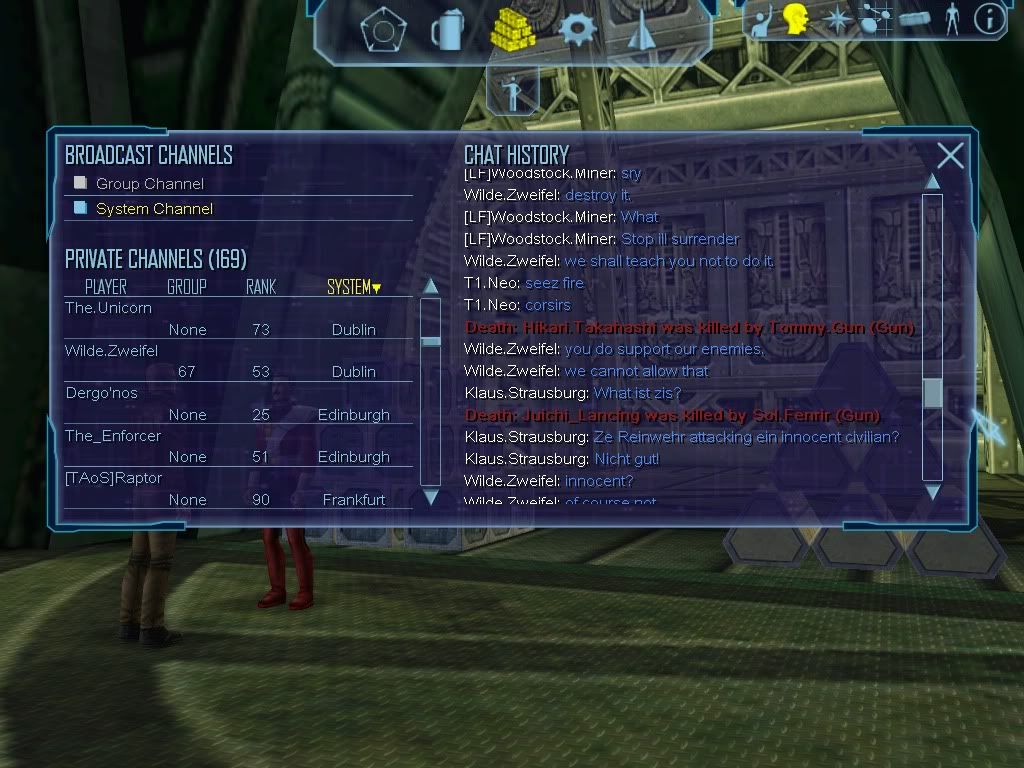
Task: Toggle the yellow talking head chat icon
Action: tap(795, 18)
